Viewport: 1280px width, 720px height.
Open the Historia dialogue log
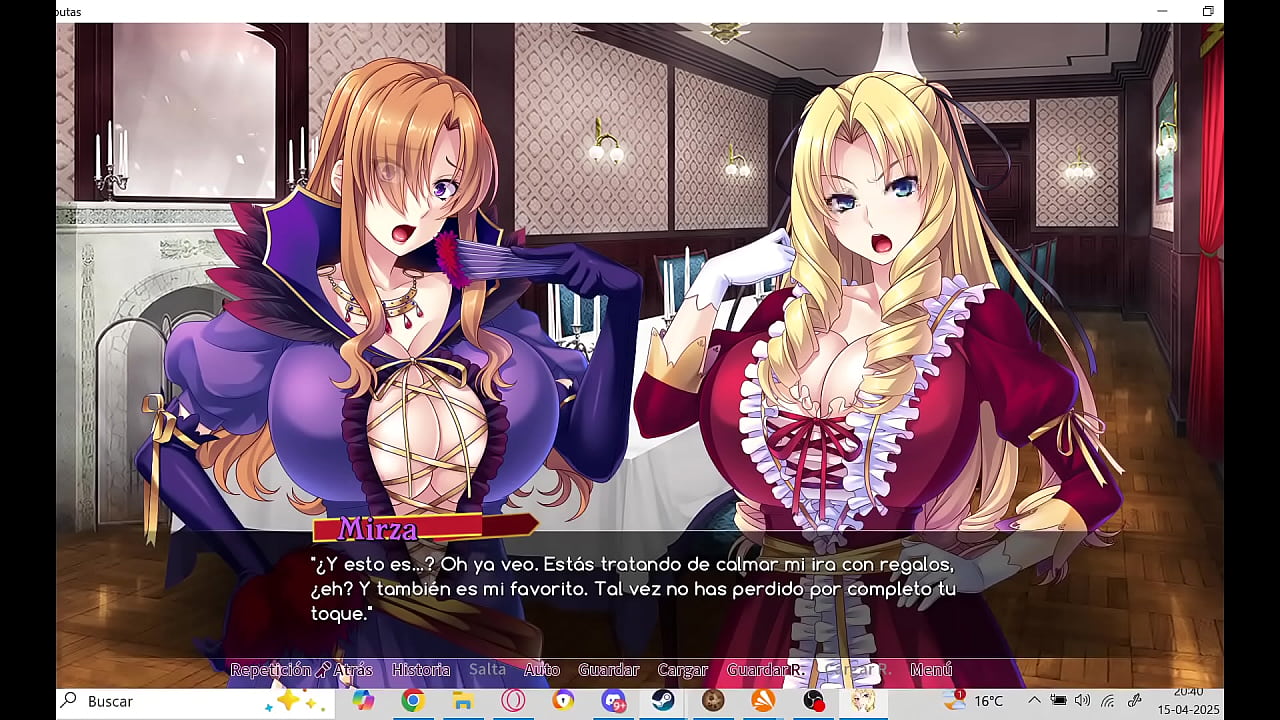421,670
